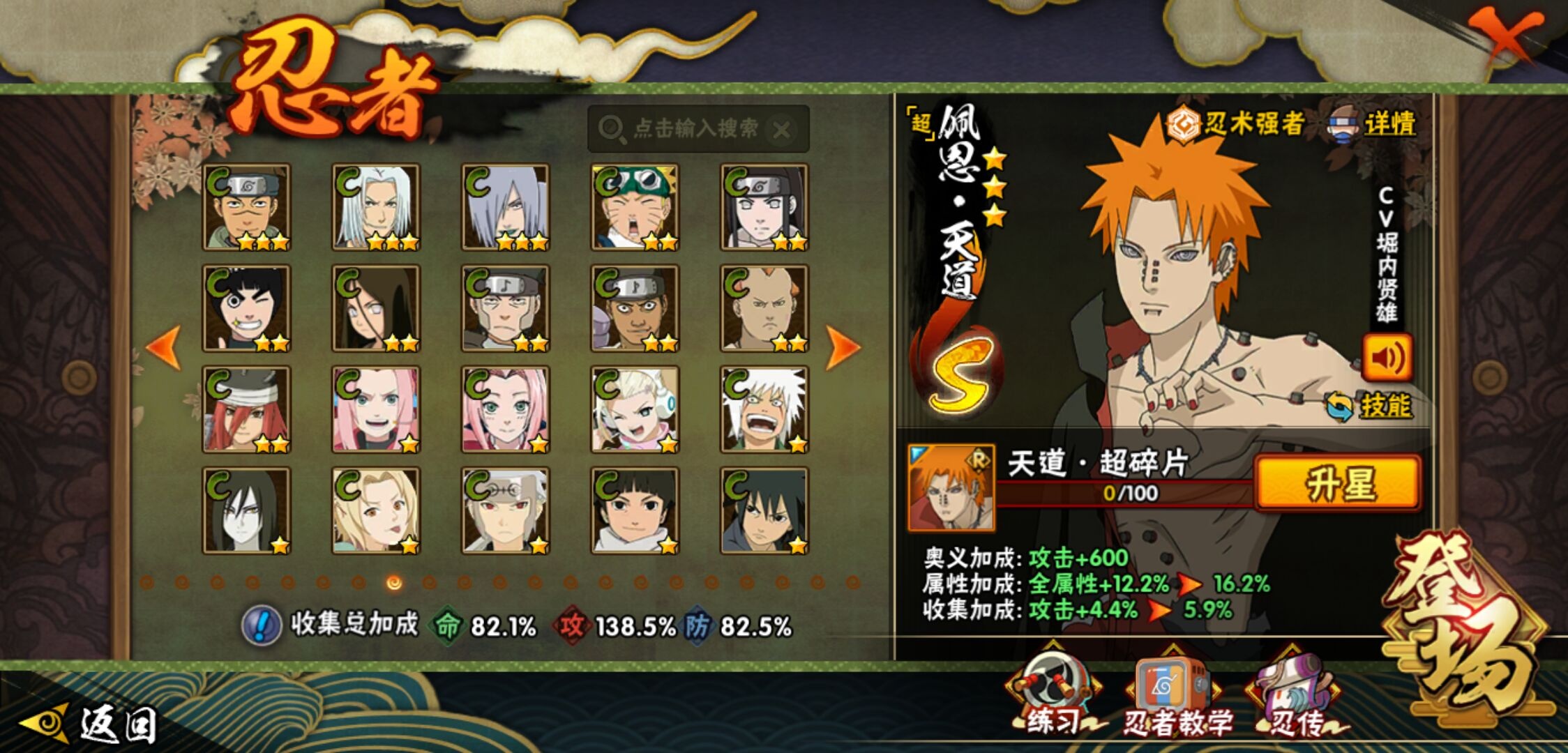
Task: Switch to 技能 skill view
Action: [x=1370, y=405]
